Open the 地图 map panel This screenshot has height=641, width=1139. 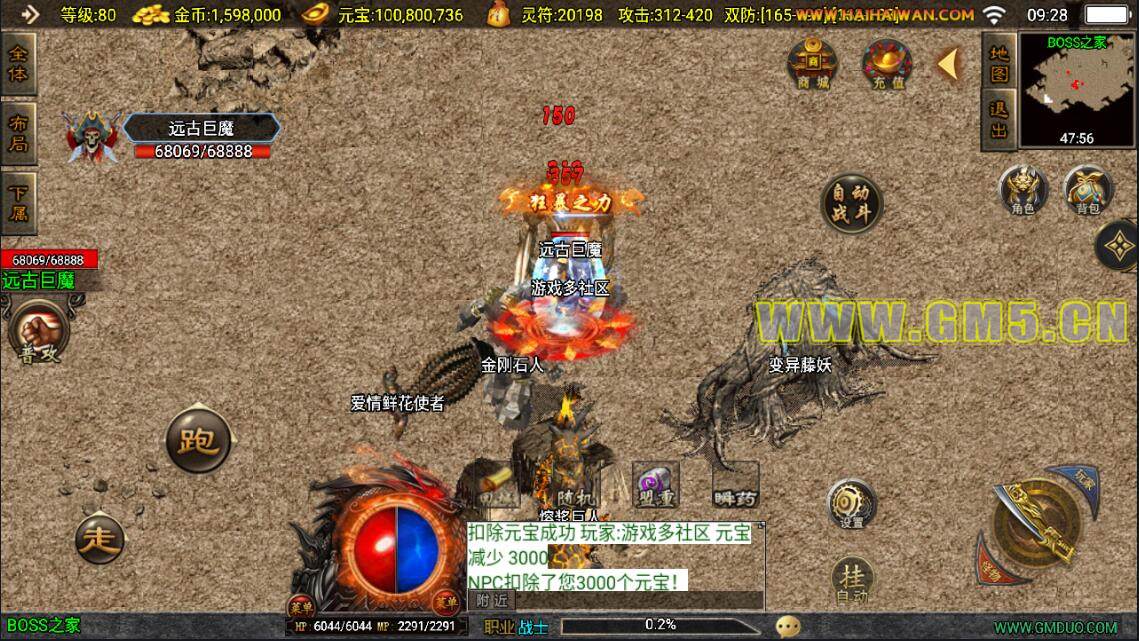(x=998, y=62)
